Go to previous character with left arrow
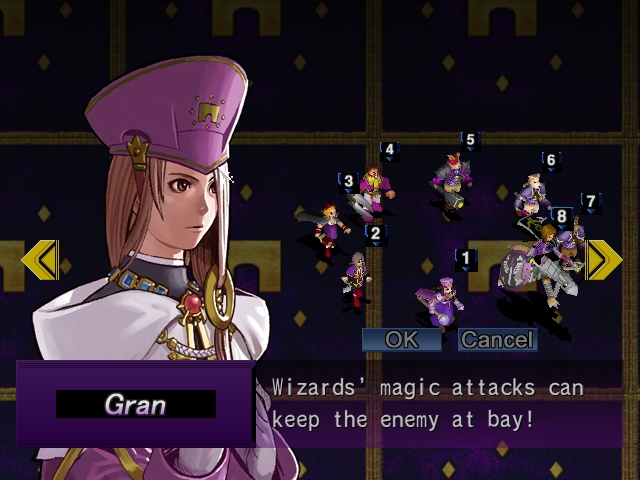 (40, 260)
